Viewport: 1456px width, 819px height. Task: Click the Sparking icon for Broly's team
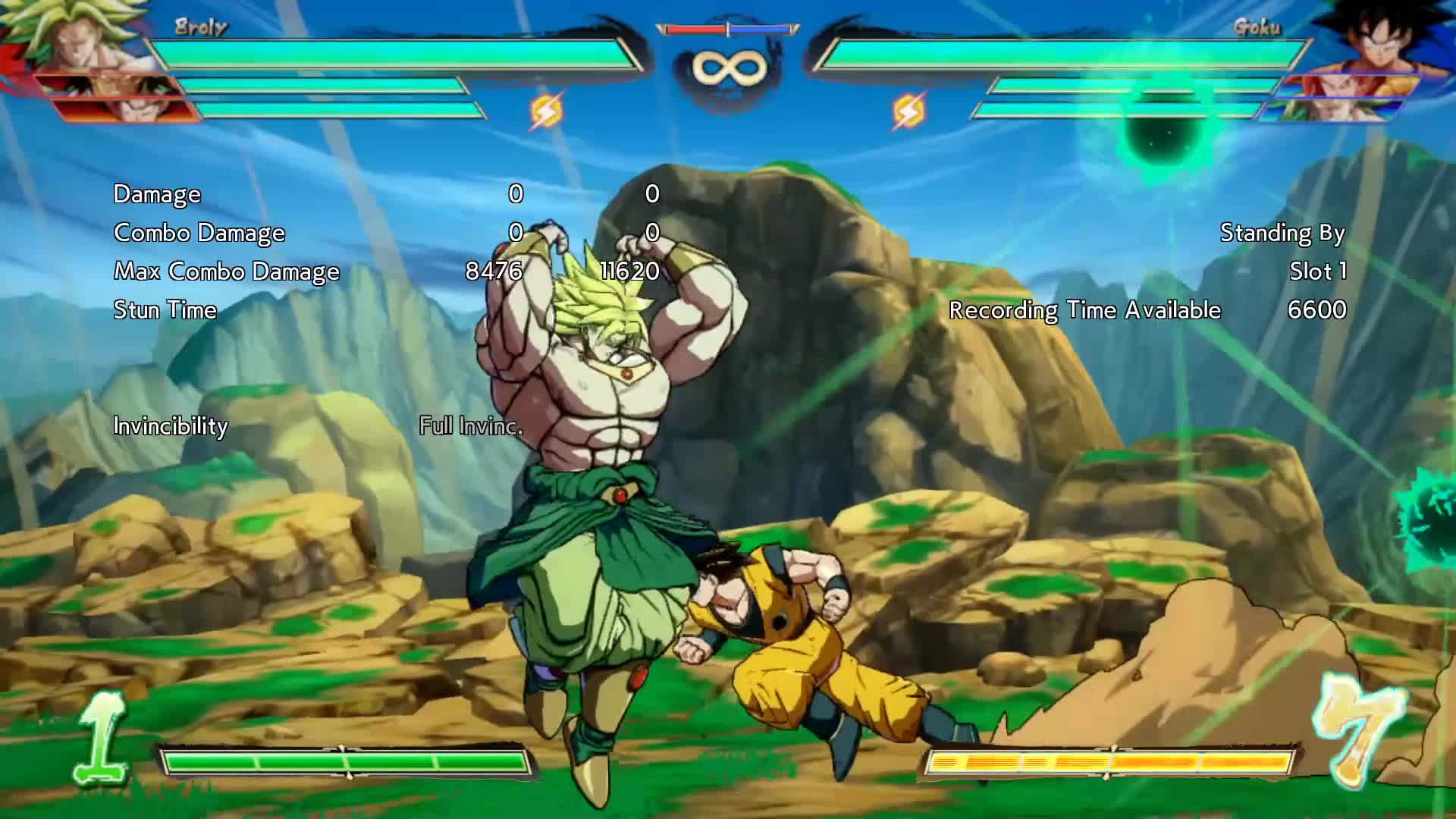click(x=546, y=111)
